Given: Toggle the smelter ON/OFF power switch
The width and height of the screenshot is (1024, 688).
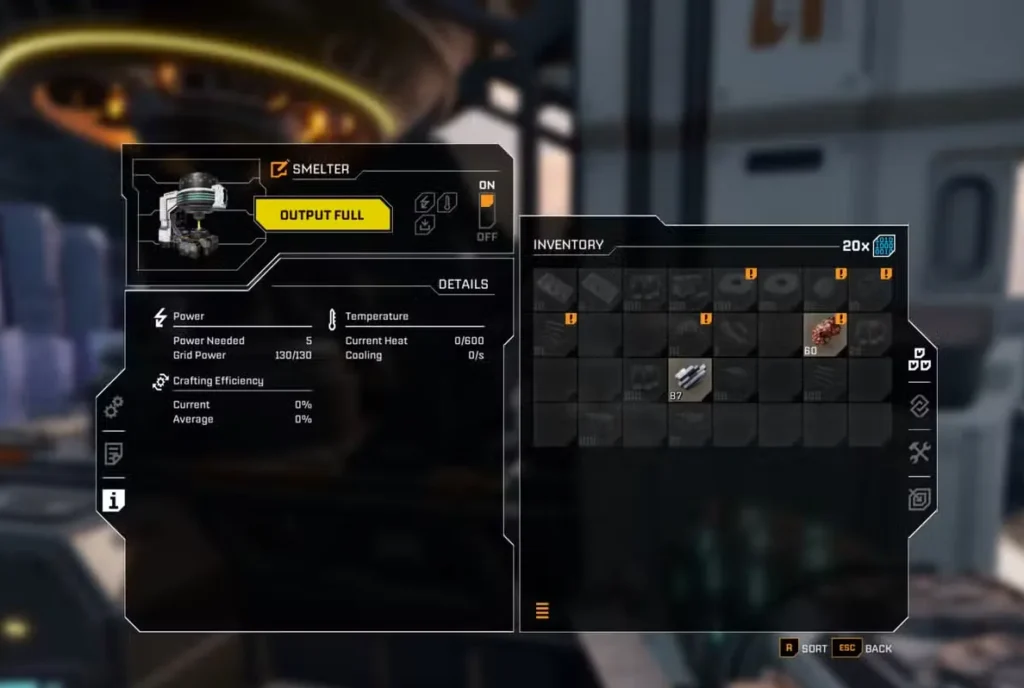Looking at the screenshot, I should (x=487, y=211).
